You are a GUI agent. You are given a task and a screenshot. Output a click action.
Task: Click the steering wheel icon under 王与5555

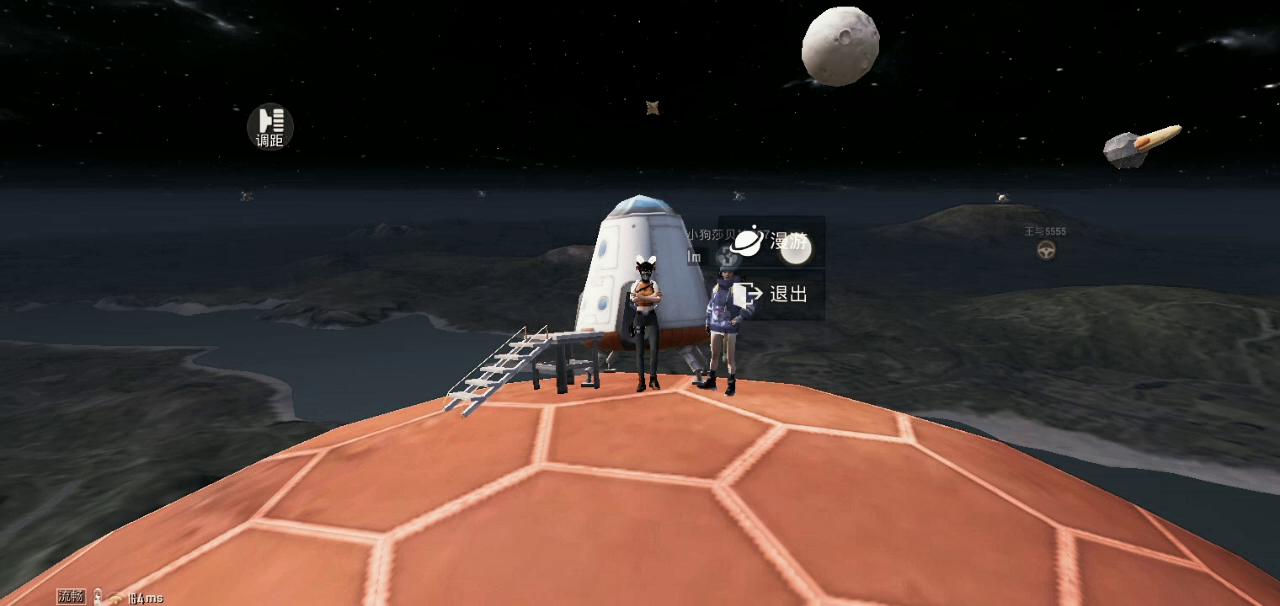(1046, 250)
